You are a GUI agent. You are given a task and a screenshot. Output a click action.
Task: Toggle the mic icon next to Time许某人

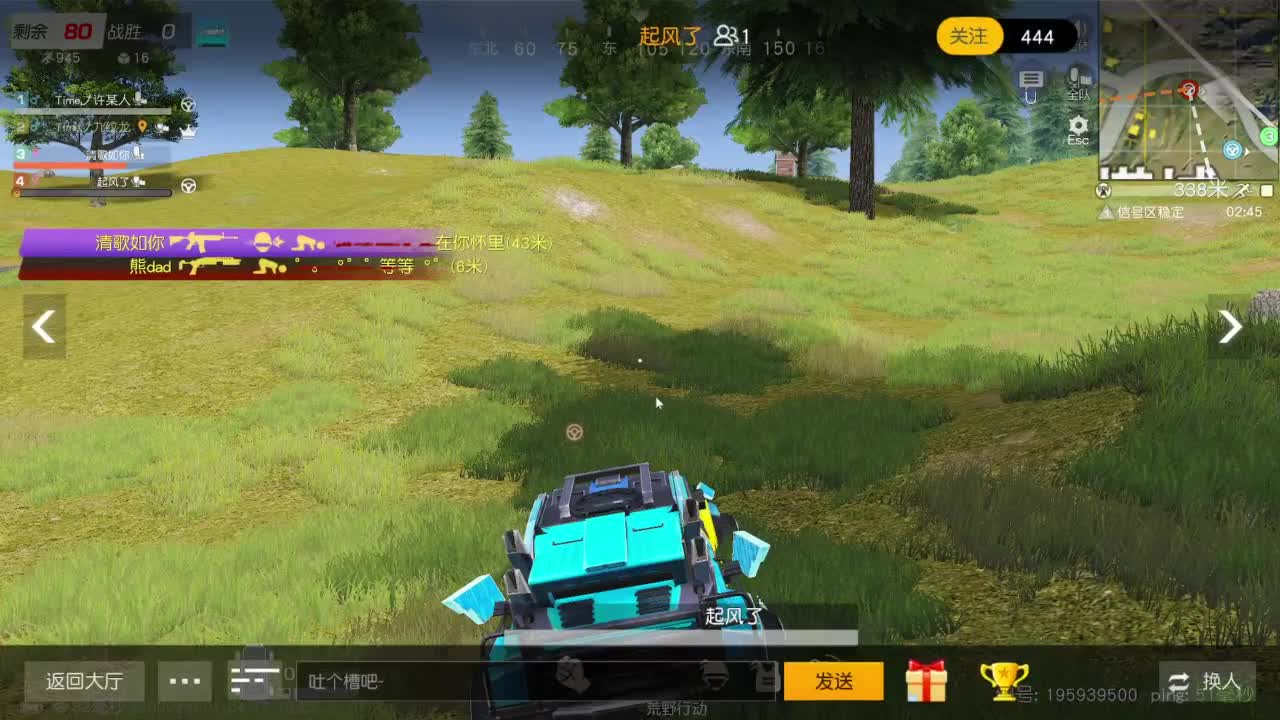140,100
